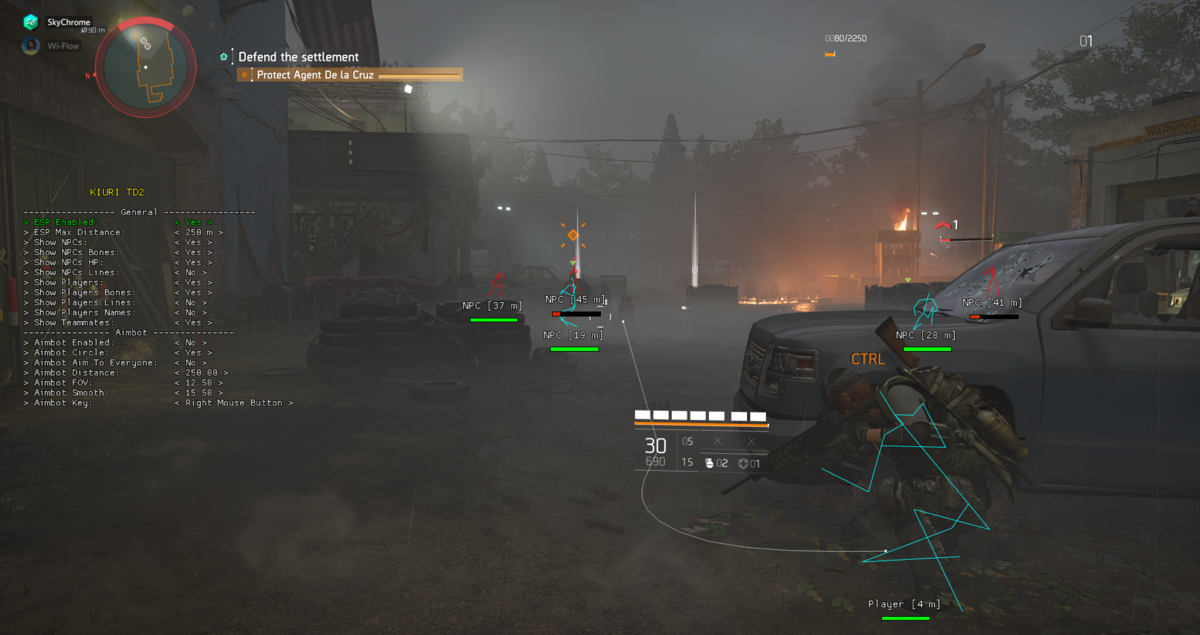Toggle the ESP Enabled row
Screen dimensions: 1200x635
[192, 222]
